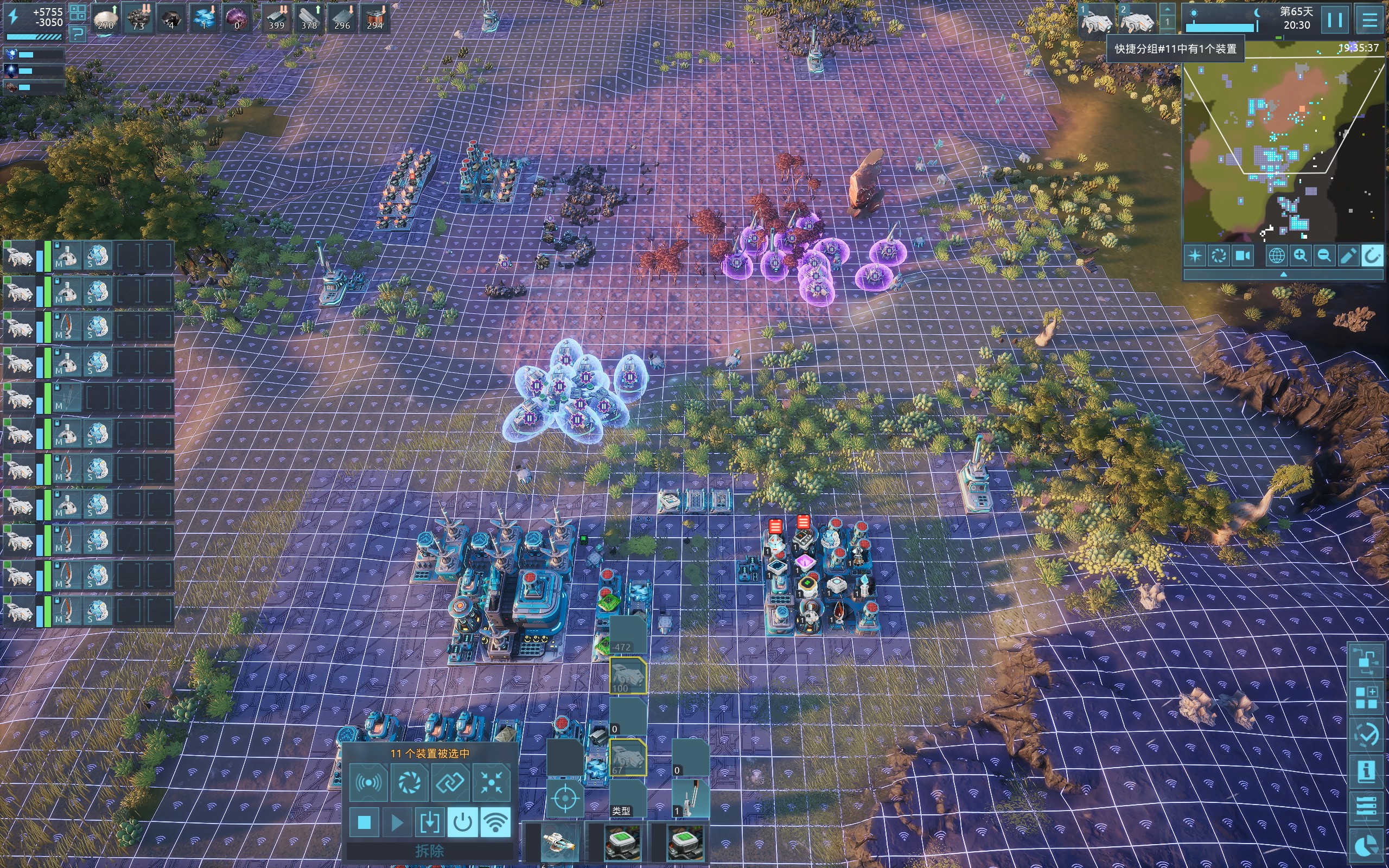Screen dimensions: 1389x868
Task: Select the copper wire spool resource
Action: 375,18
